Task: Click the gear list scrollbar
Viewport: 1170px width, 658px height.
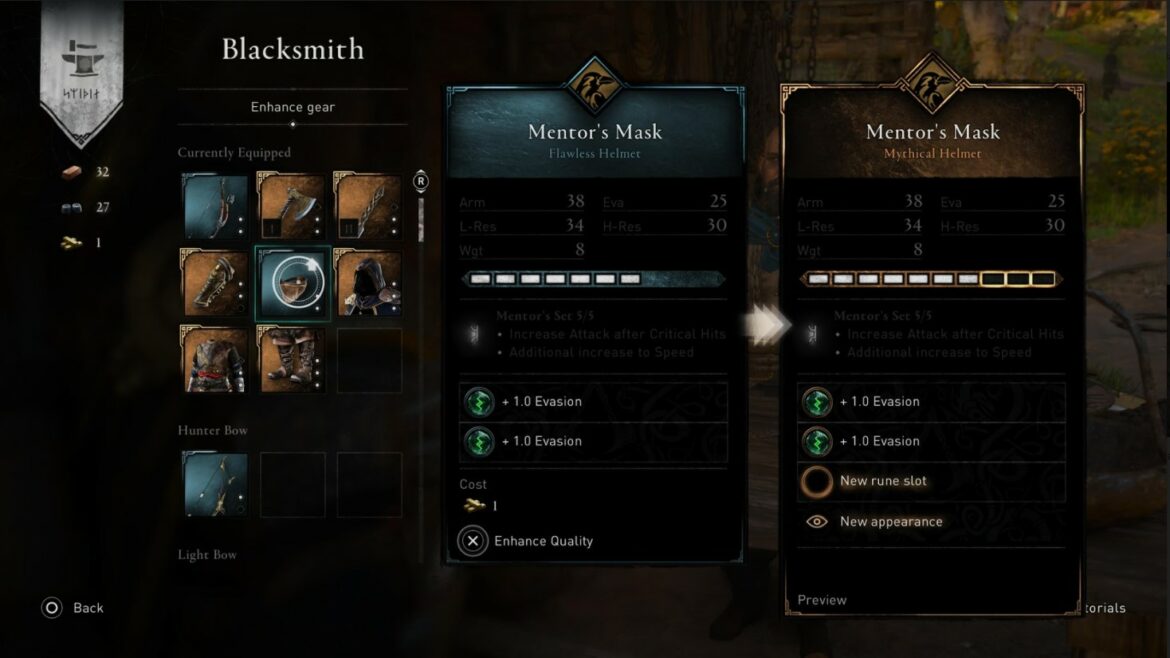Action: (x=421, y=220)
